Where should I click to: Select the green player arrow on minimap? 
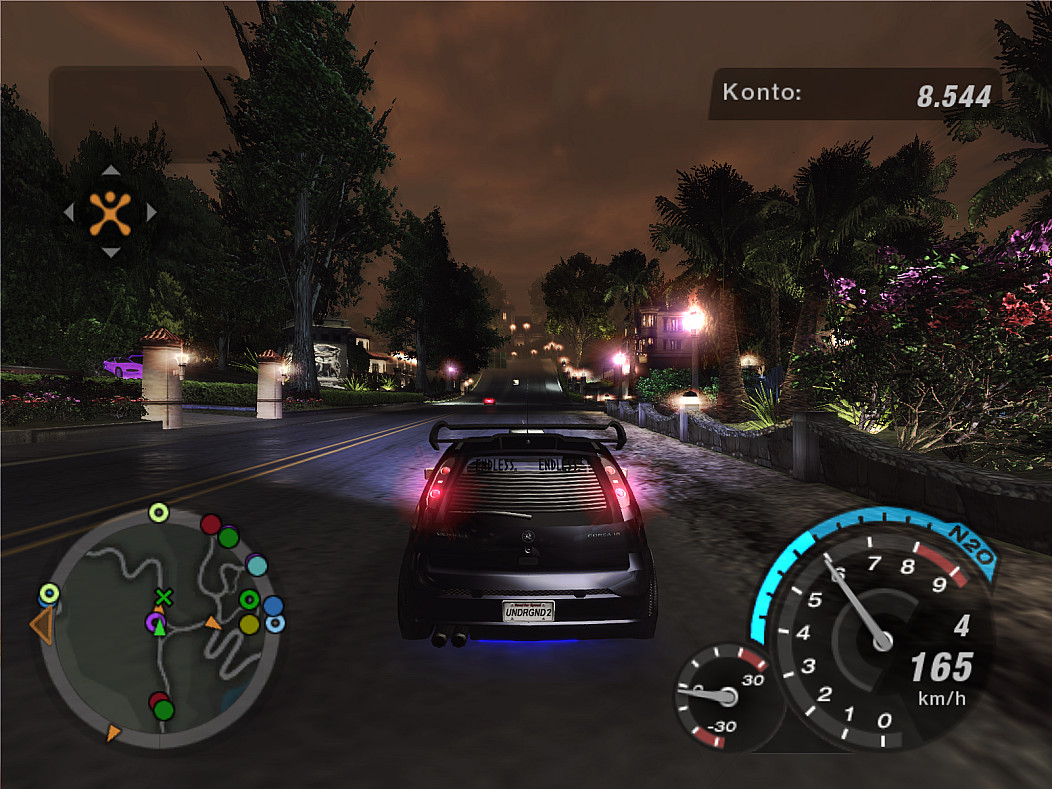point(159,627)
